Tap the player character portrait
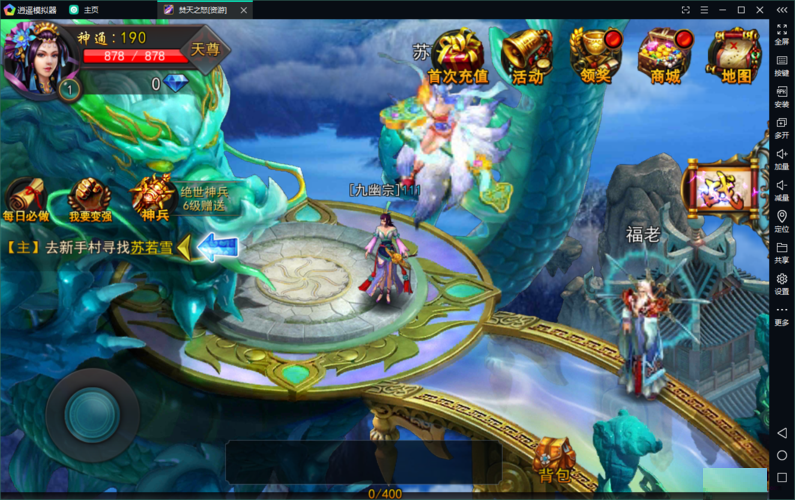 coord(36,58)
